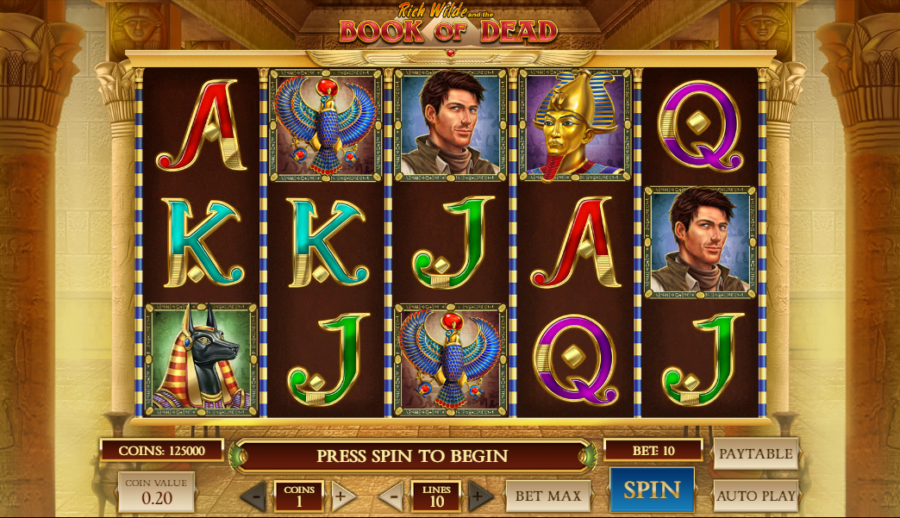900x518 pixels.
Task: Activate Auto Play
Action: (x=756, y=495)
